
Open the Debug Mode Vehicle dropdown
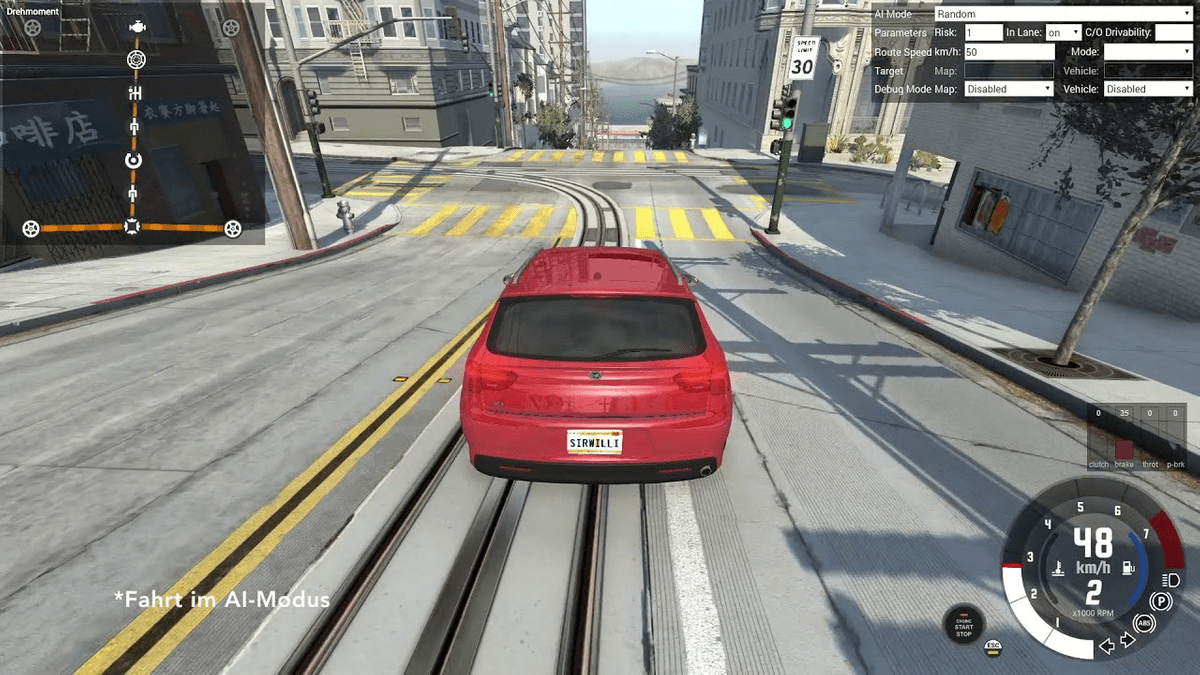point(1148,89)
